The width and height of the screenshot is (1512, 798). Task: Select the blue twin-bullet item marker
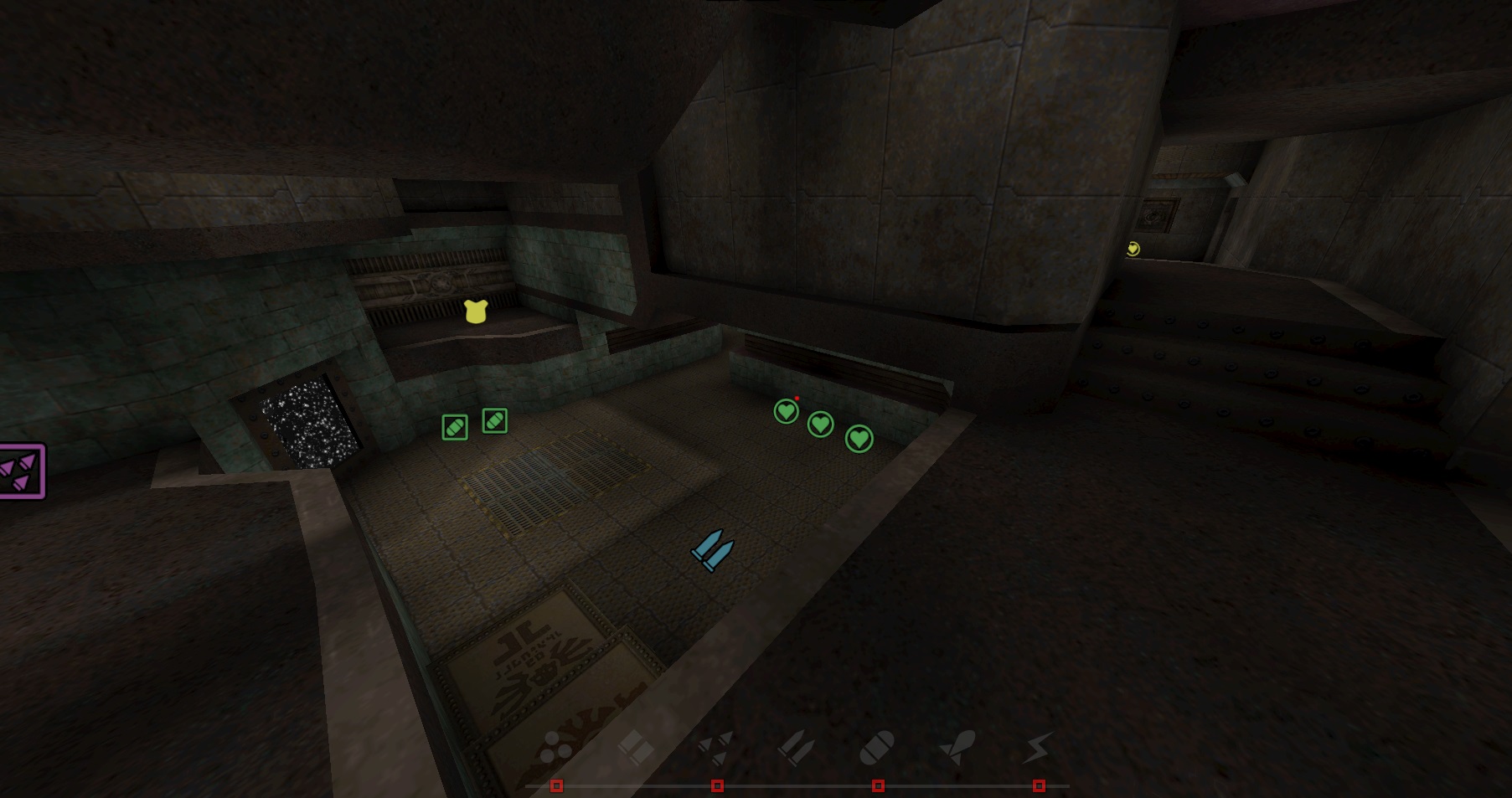coord(713,550)
